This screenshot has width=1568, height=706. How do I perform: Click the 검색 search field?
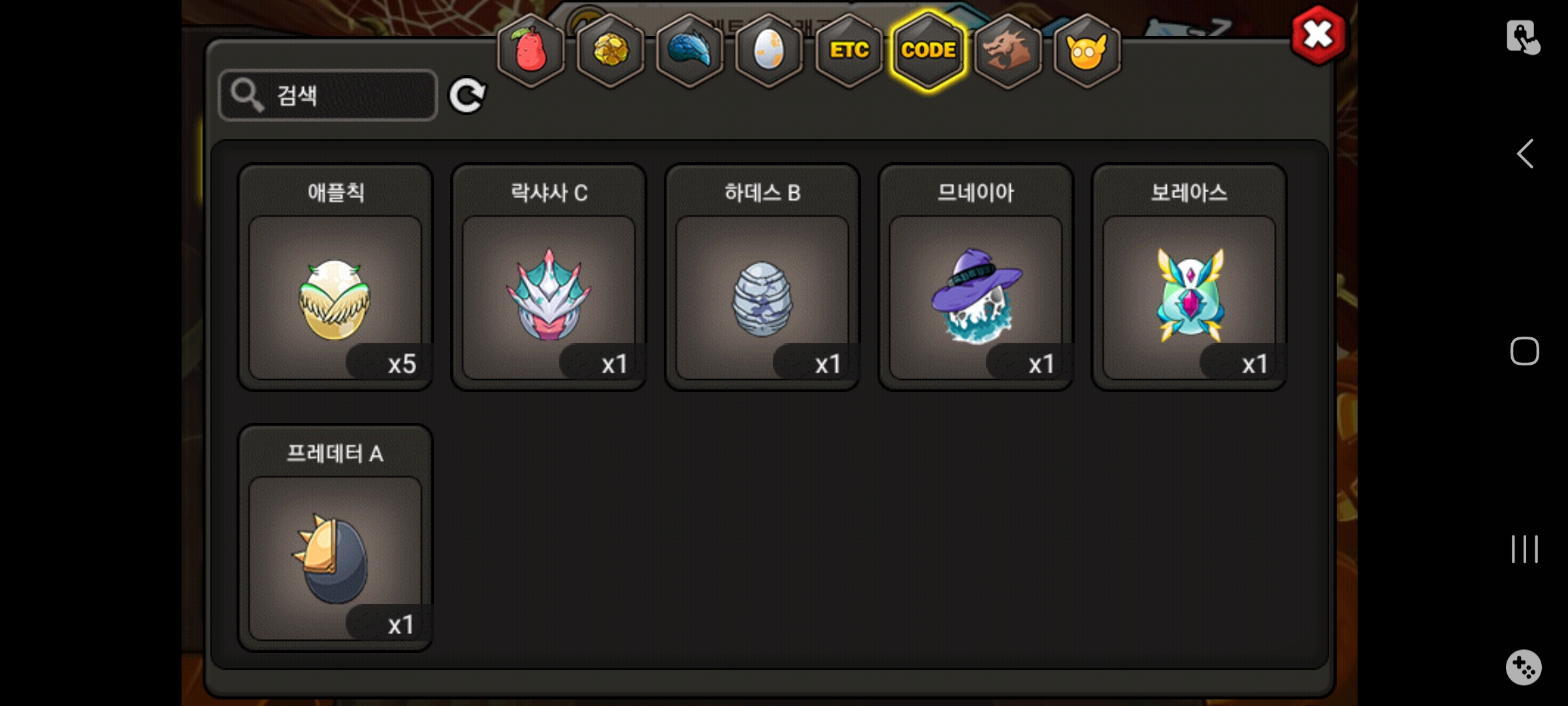click(x=328, y=95)
